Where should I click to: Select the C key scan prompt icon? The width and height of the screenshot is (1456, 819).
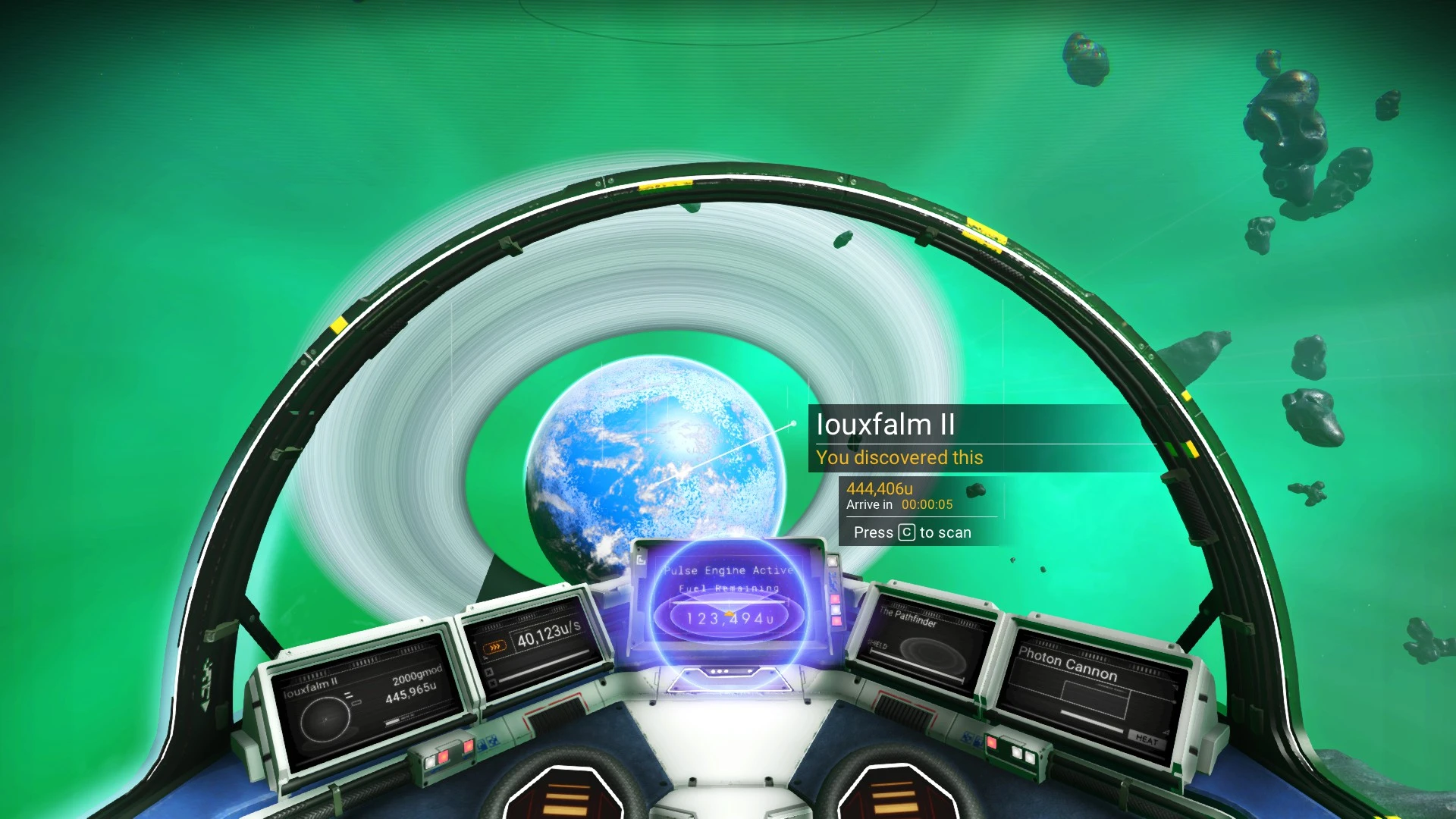coord(907,532)
